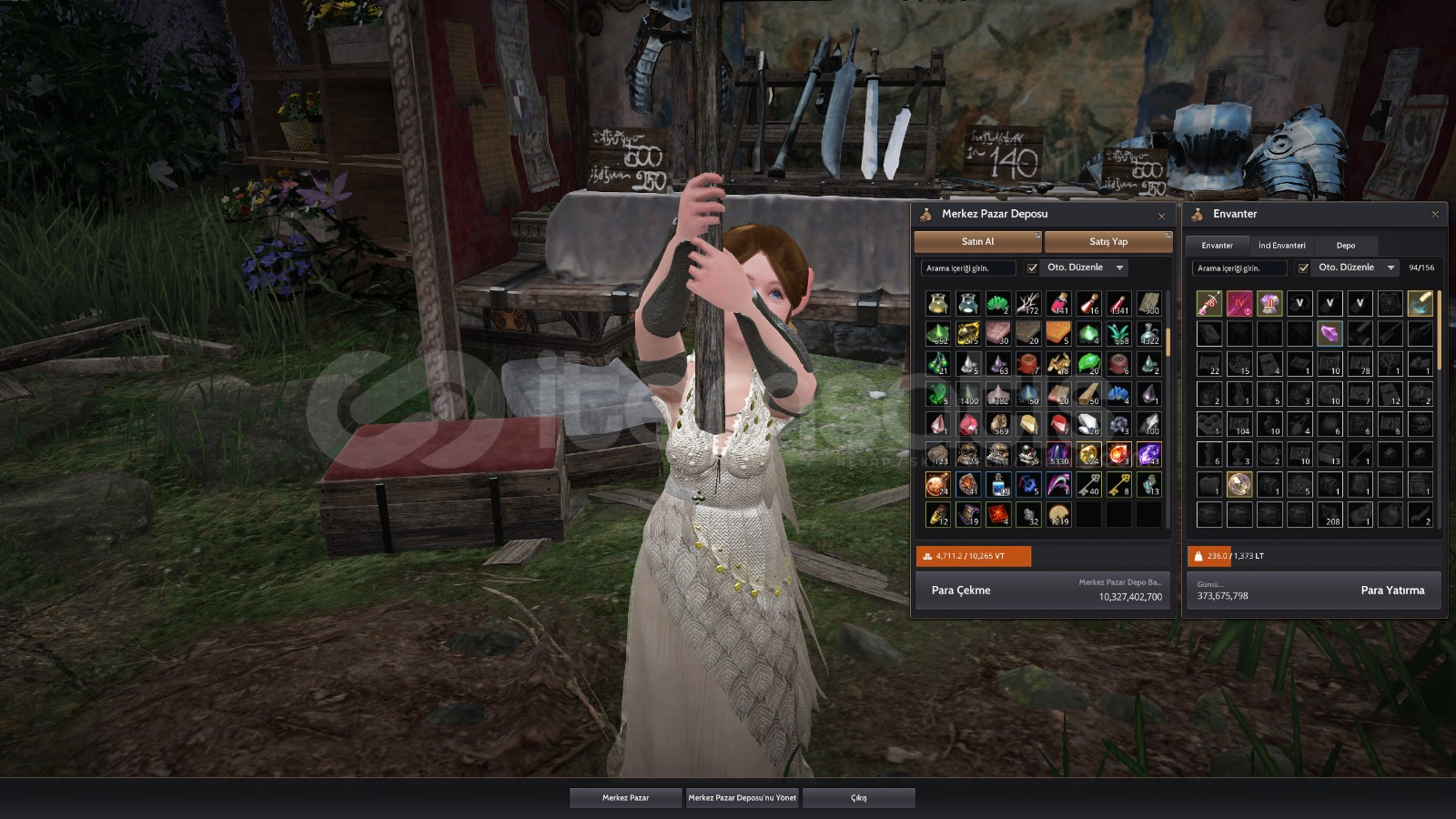Open the Satın Al purchase list
Image resolution: width=1456 pixels, height=819 pixels.
click(x=977, y=242)
